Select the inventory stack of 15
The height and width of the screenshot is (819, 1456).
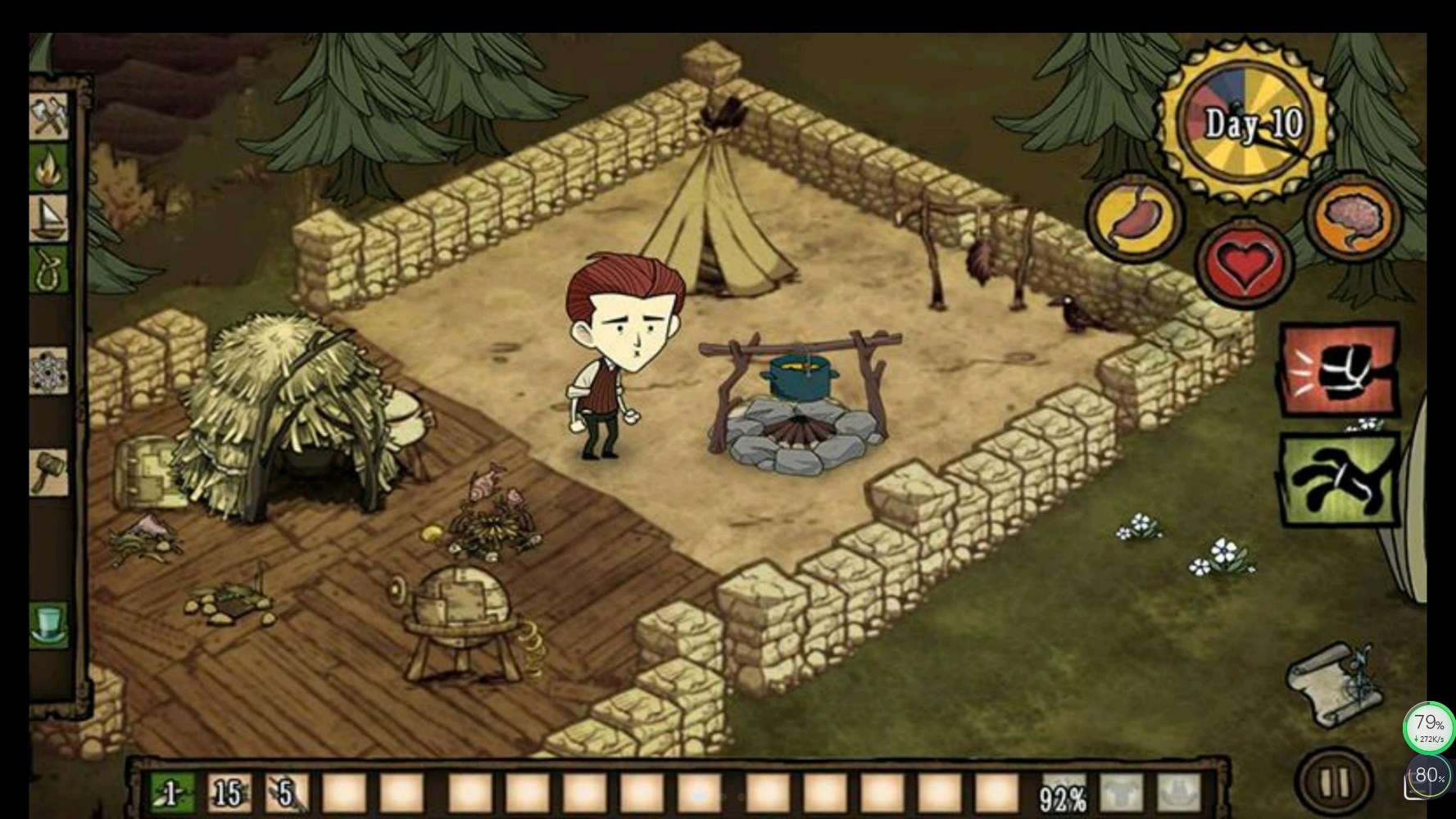tap(229, 794)
